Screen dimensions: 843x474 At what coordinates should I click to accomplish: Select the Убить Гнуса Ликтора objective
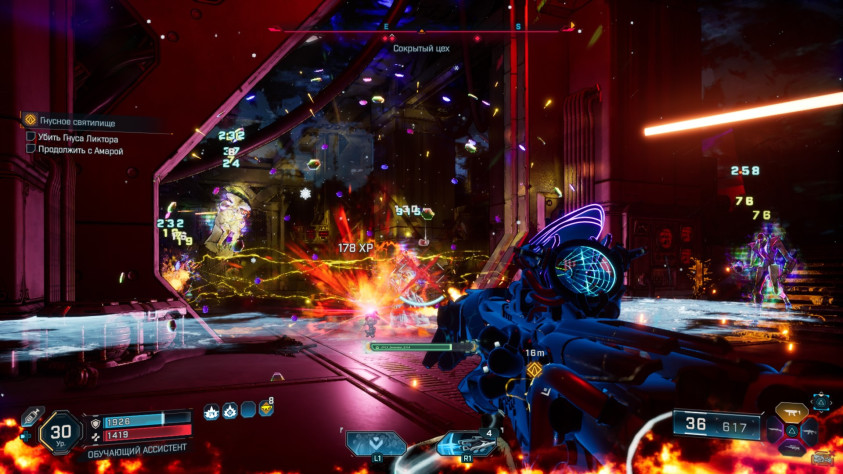click(x=79, y=138)
